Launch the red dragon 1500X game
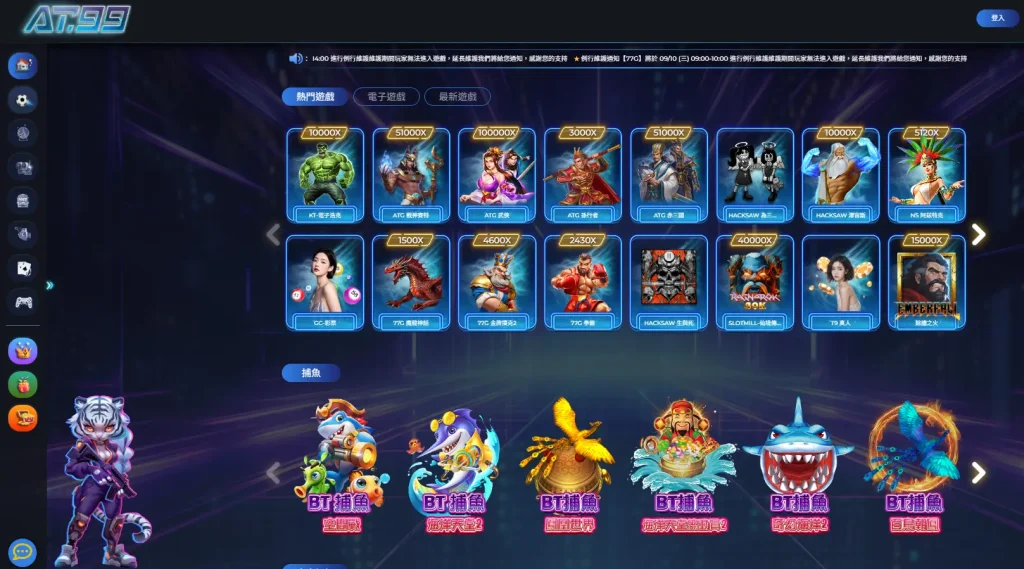Screen dimensions: 1024x569 click(411, 282)
